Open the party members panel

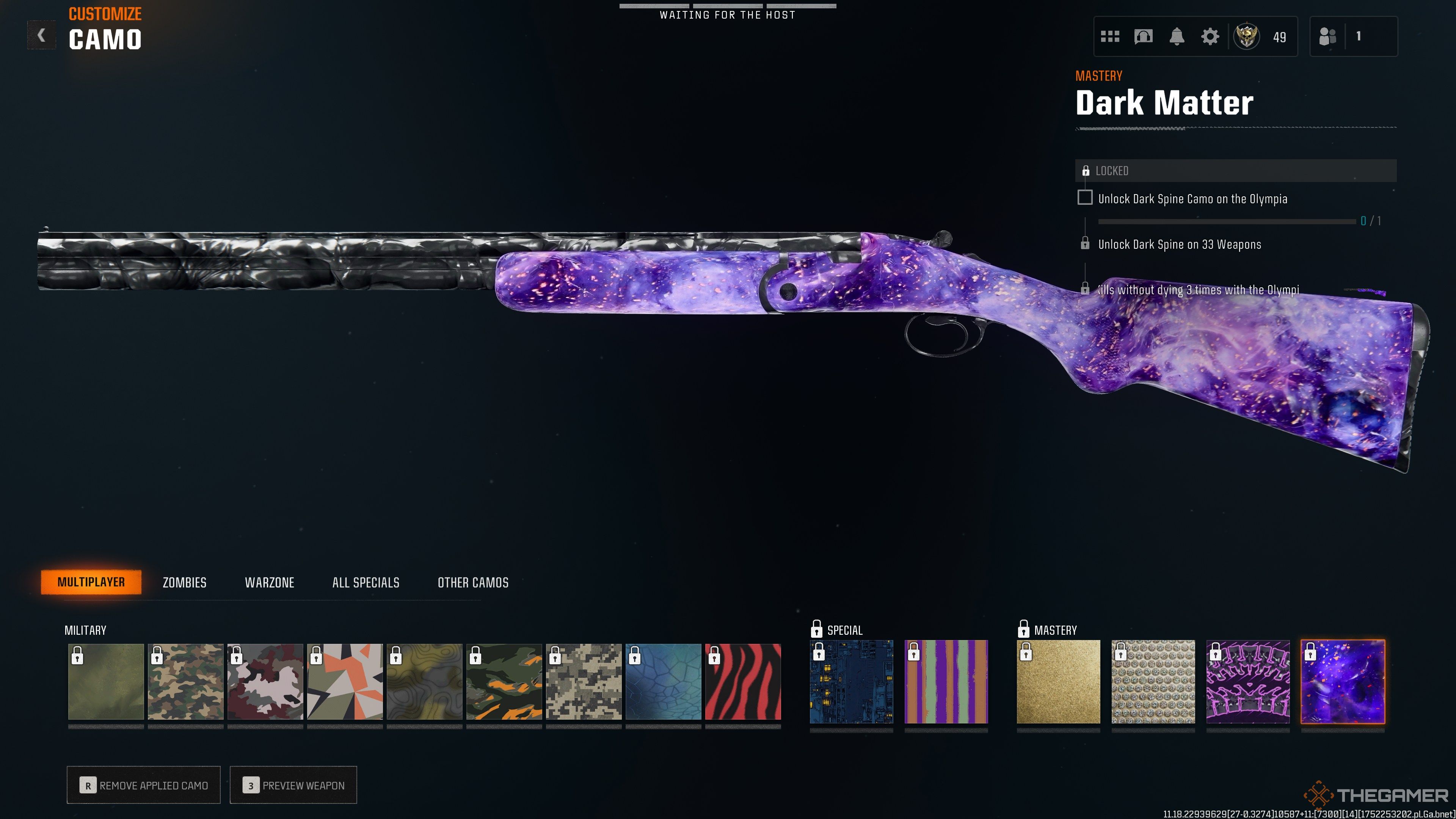[1353, 37]
